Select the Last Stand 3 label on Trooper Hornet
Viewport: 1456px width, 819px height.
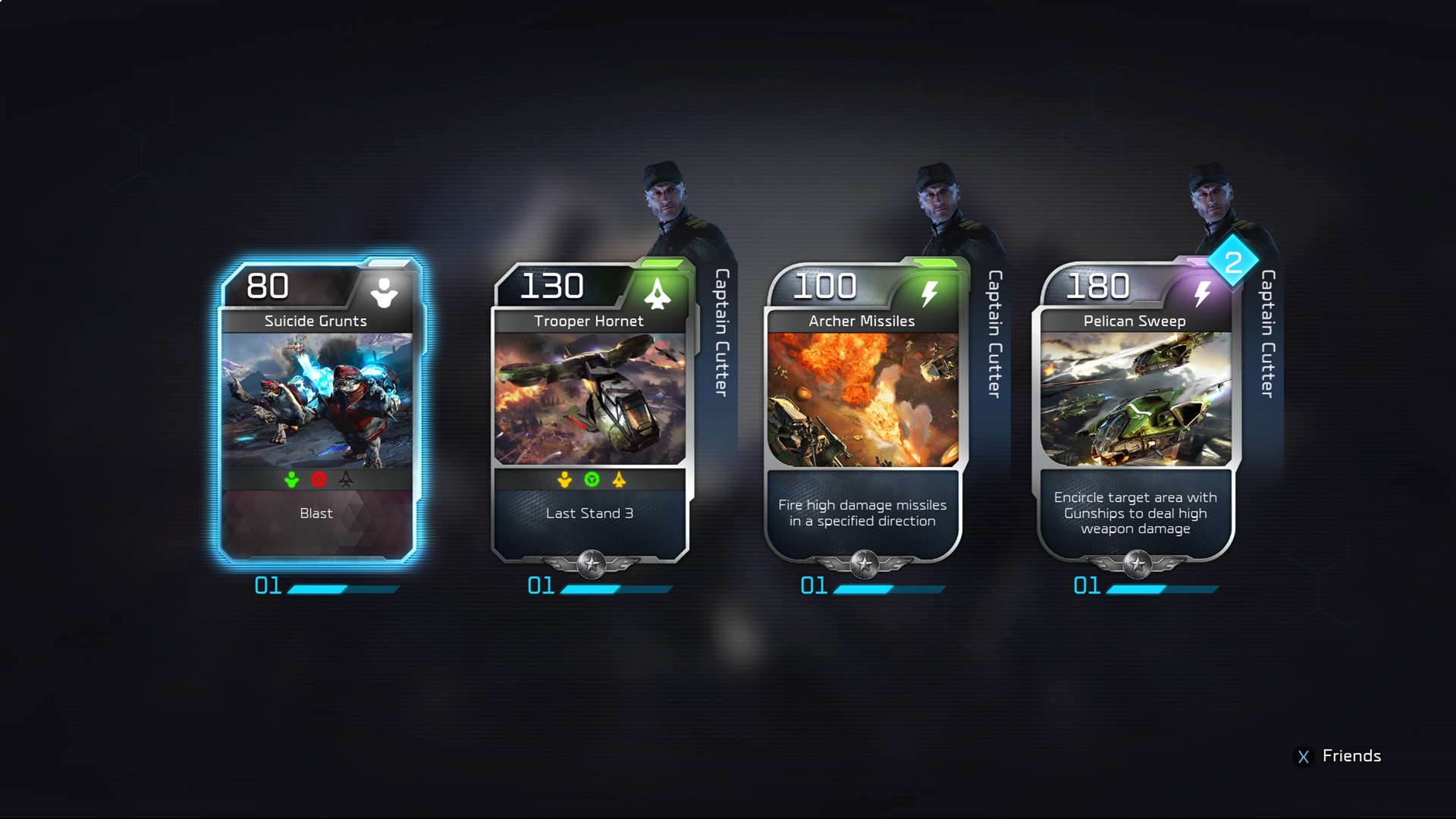click(589, 513)
